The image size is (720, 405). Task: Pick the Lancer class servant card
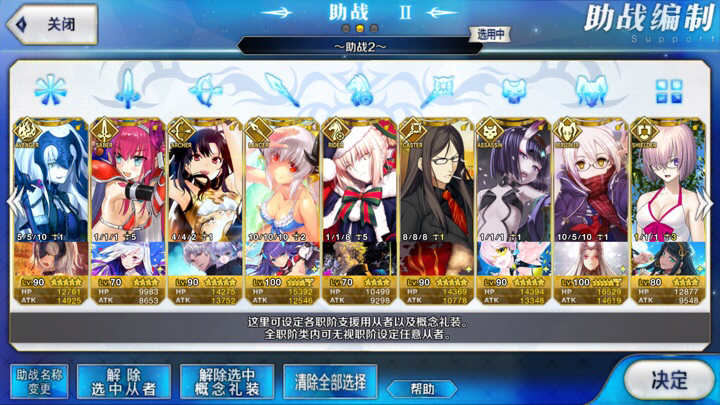281,180
